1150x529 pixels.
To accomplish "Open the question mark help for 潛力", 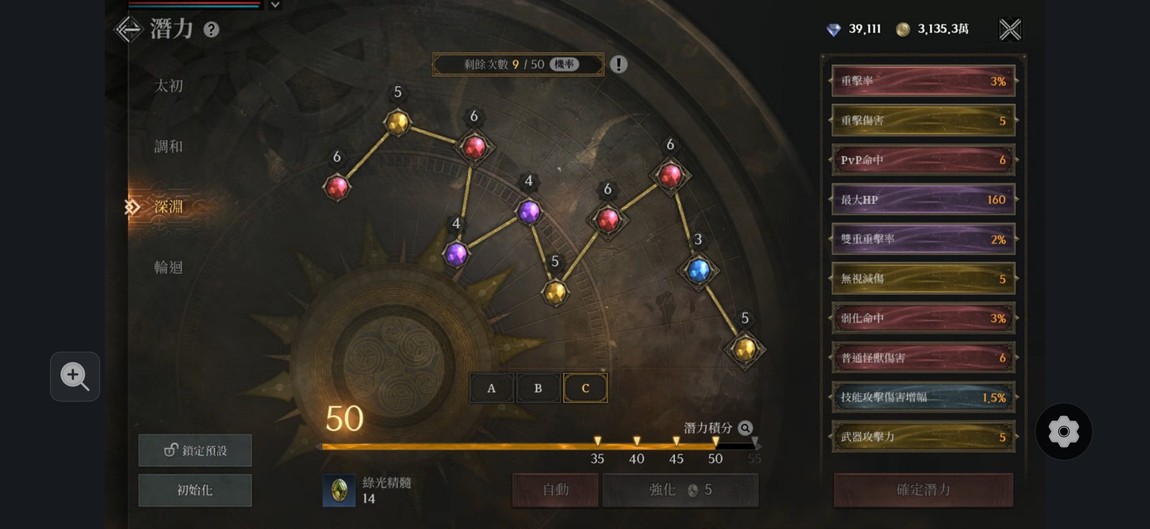I will (x=211, y=30).
